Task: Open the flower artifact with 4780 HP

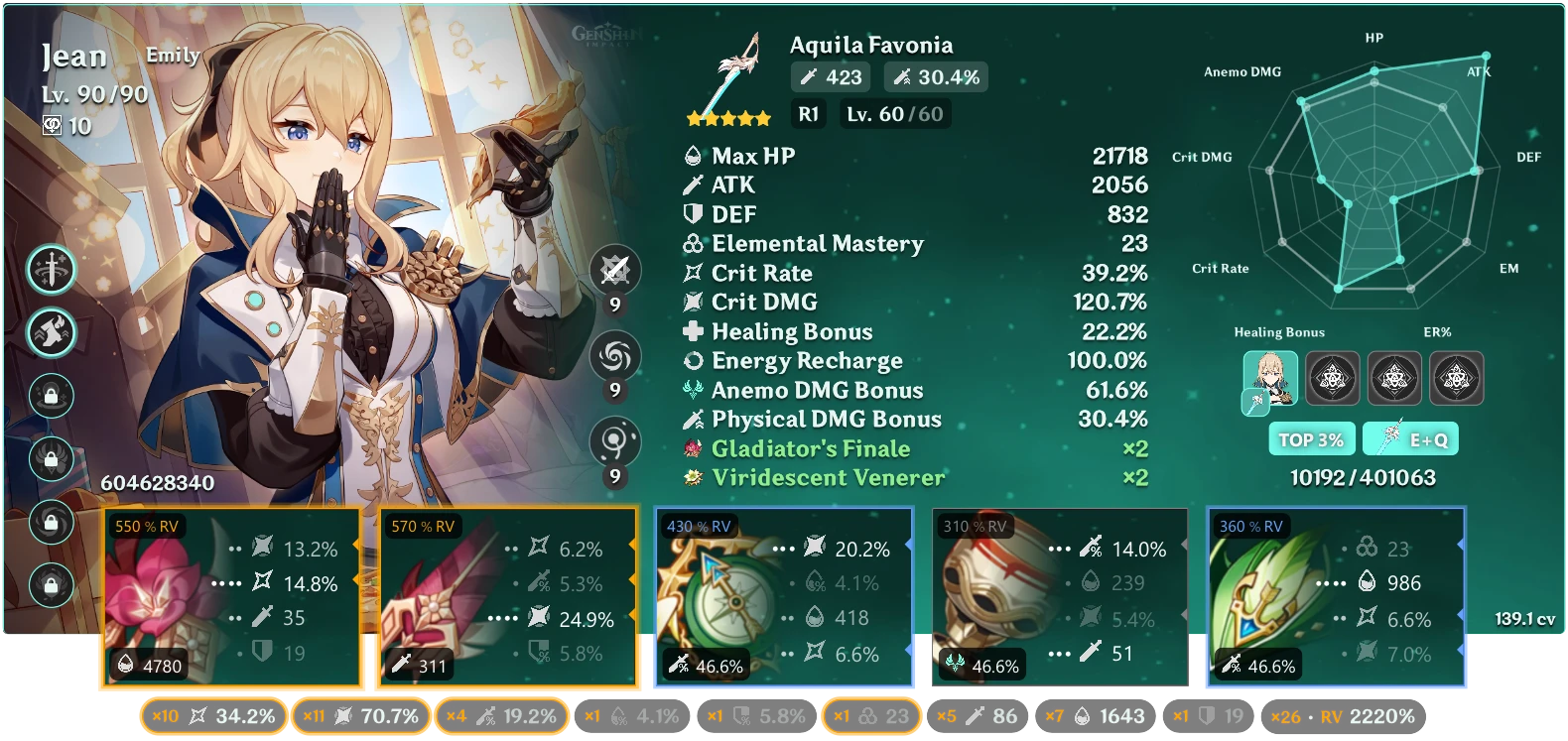Action: [x=232, y=595]
